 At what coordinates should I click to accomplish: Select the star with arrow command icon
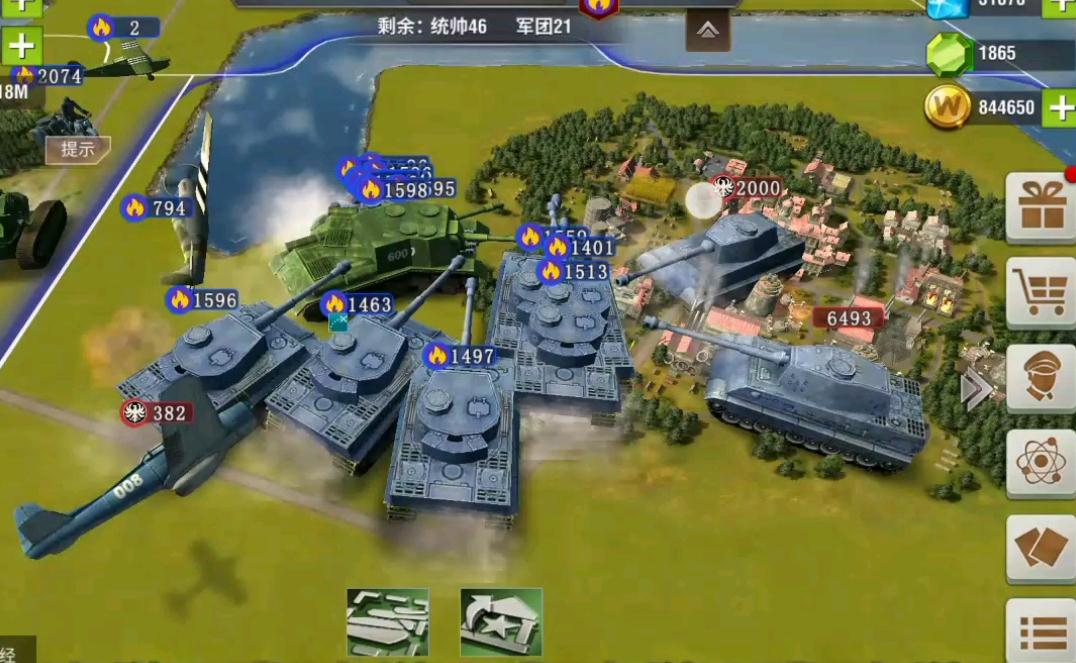pyautogui.click(x=501, y=622)
